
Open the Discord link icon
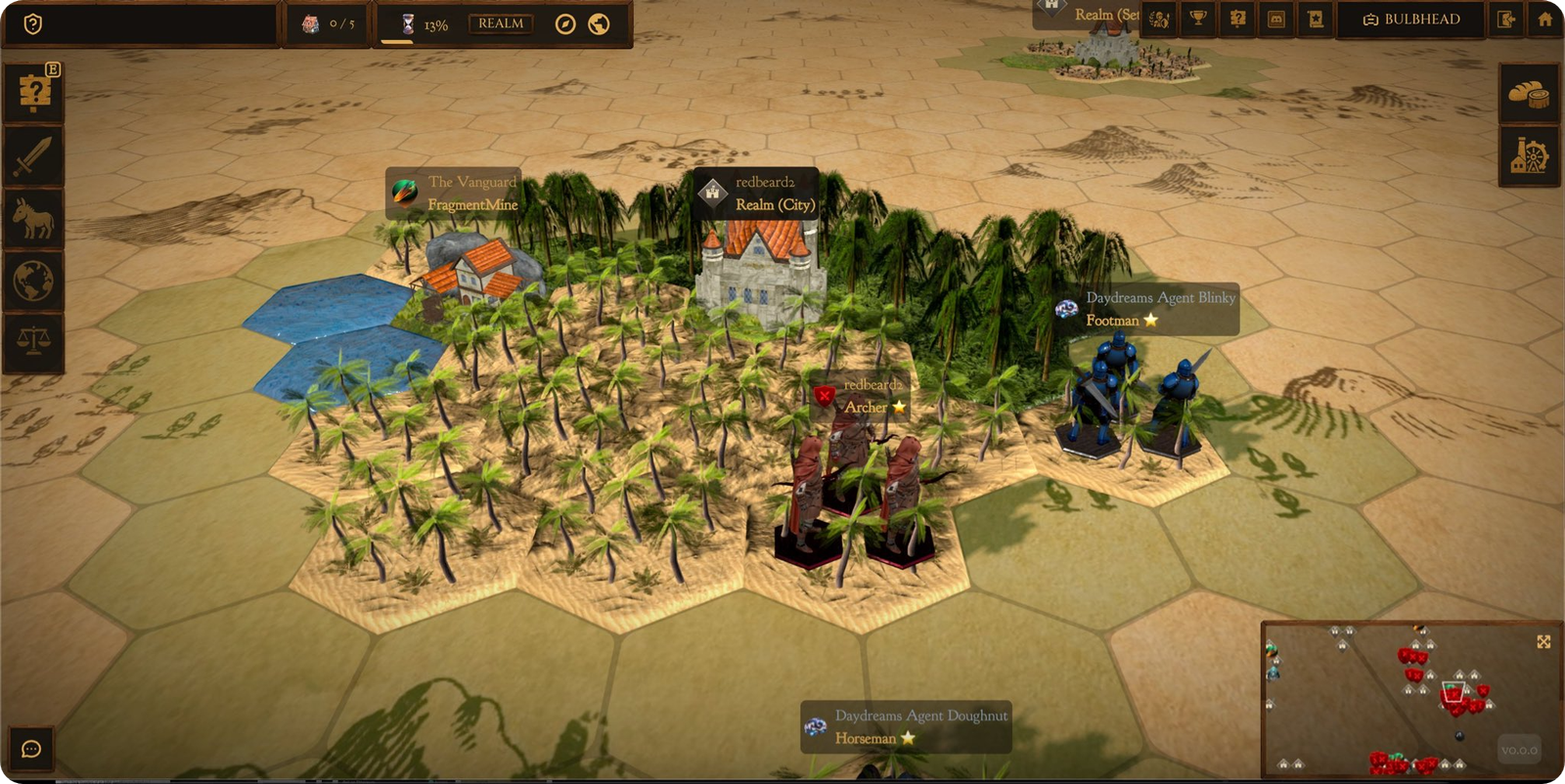tap(1276, 19)
